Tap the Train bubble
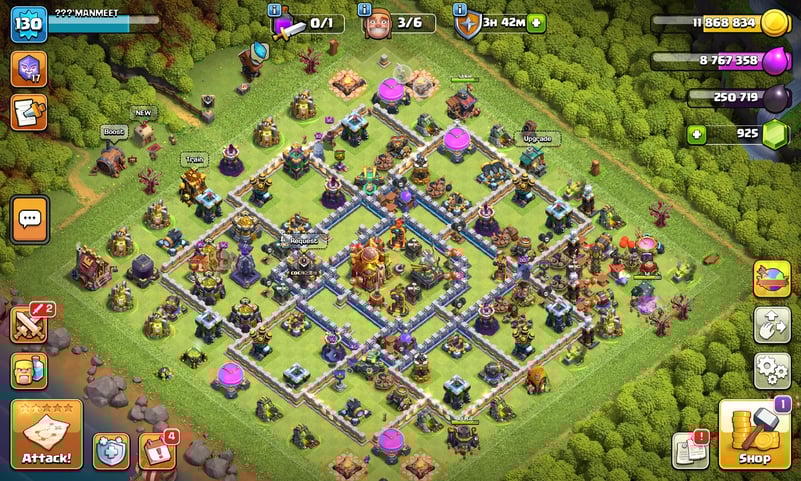 point(193,158)
